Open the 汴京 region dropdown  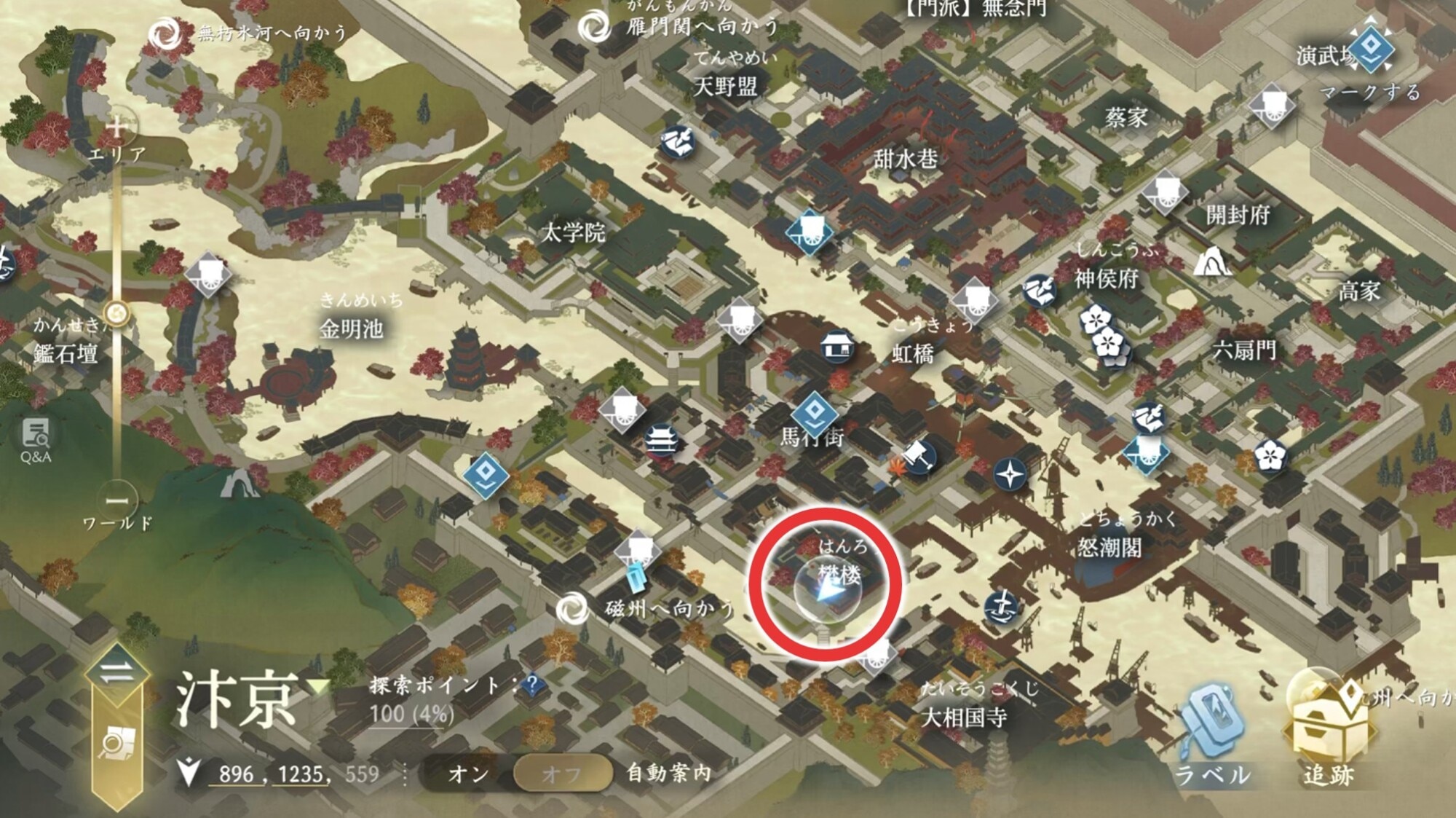coord(318,686)
